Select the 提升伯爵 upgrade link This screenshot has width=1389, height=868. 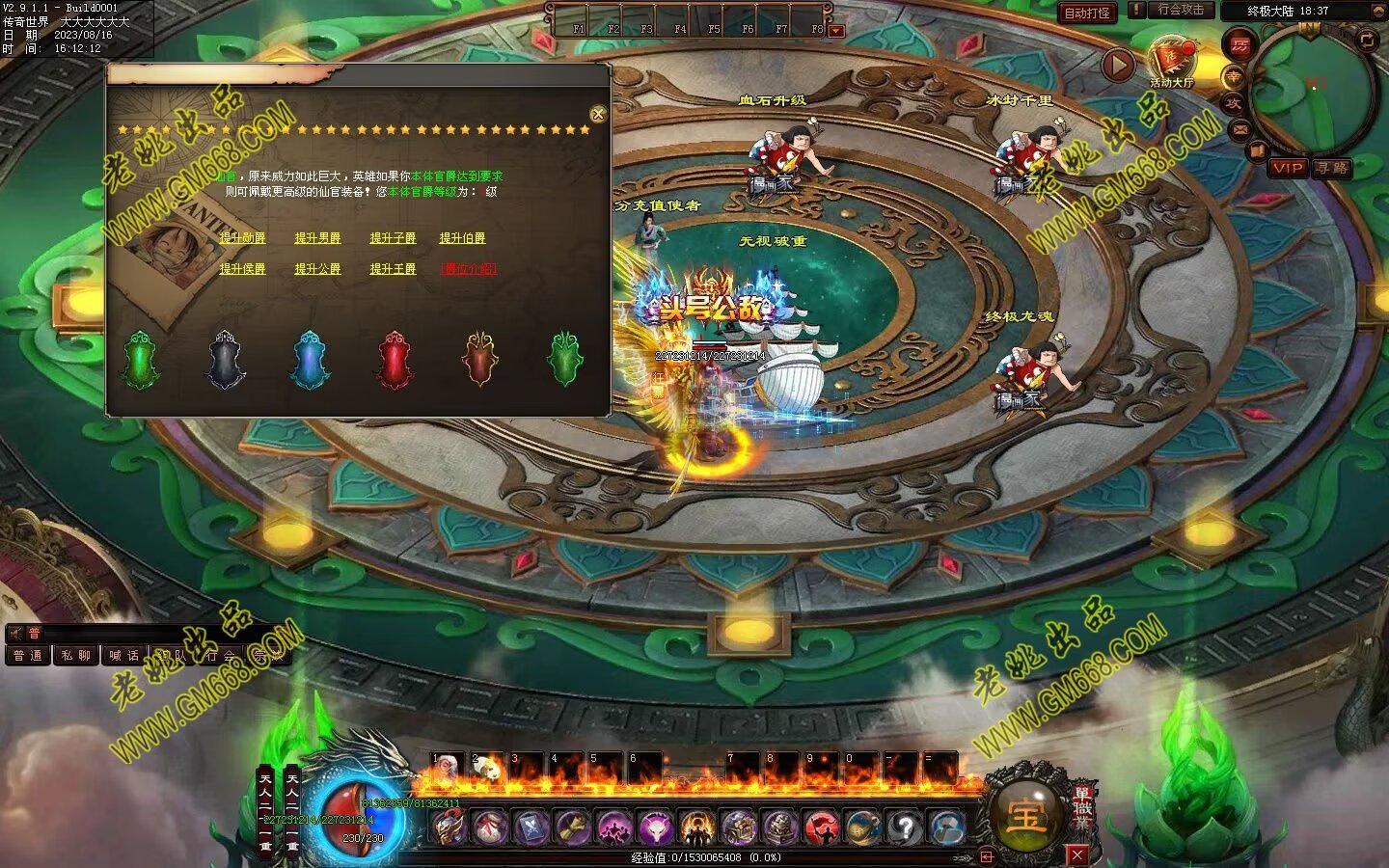462,238
